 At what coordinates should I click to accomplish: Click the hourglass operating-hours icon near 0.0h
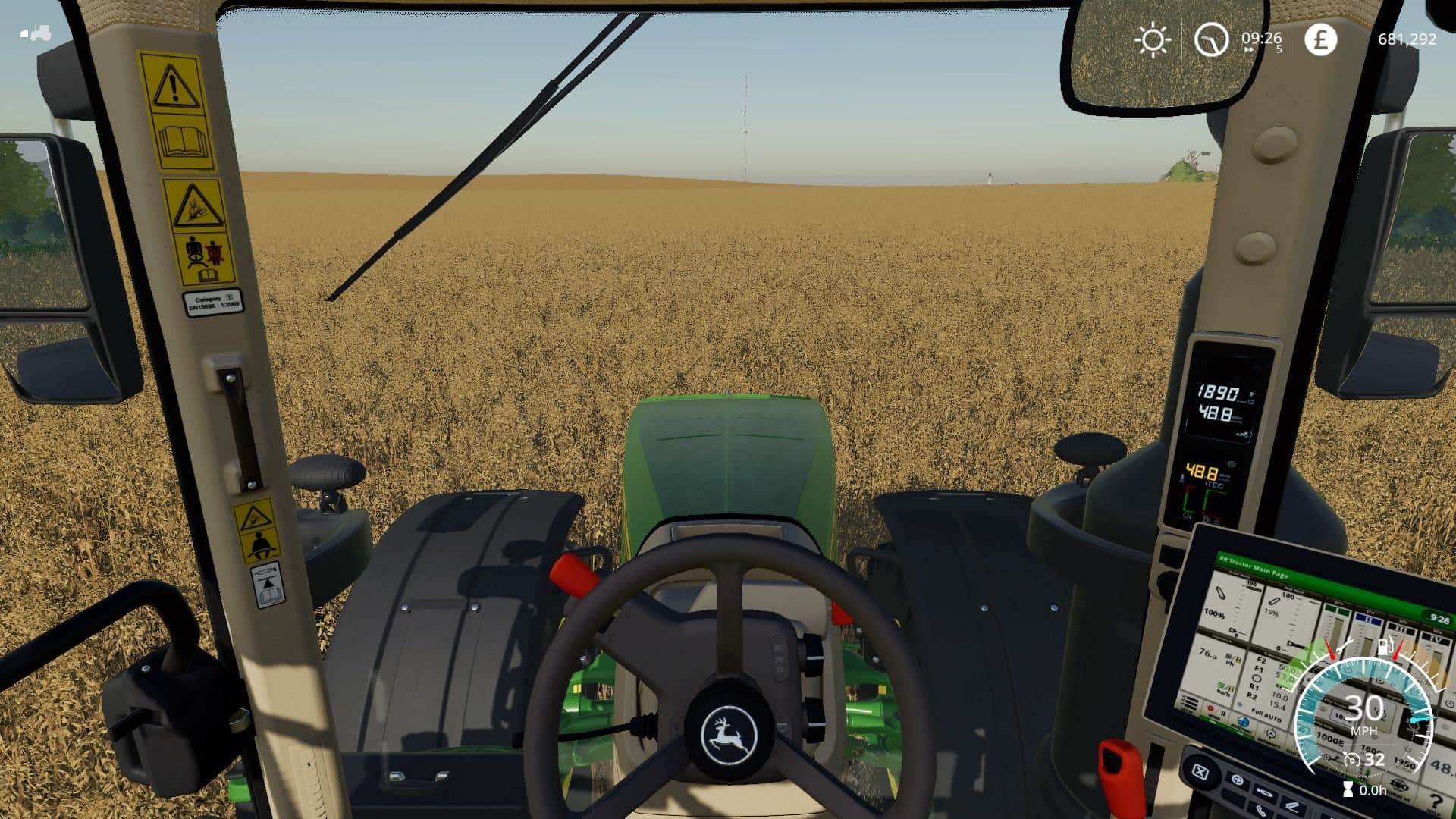coord(1348,791)
